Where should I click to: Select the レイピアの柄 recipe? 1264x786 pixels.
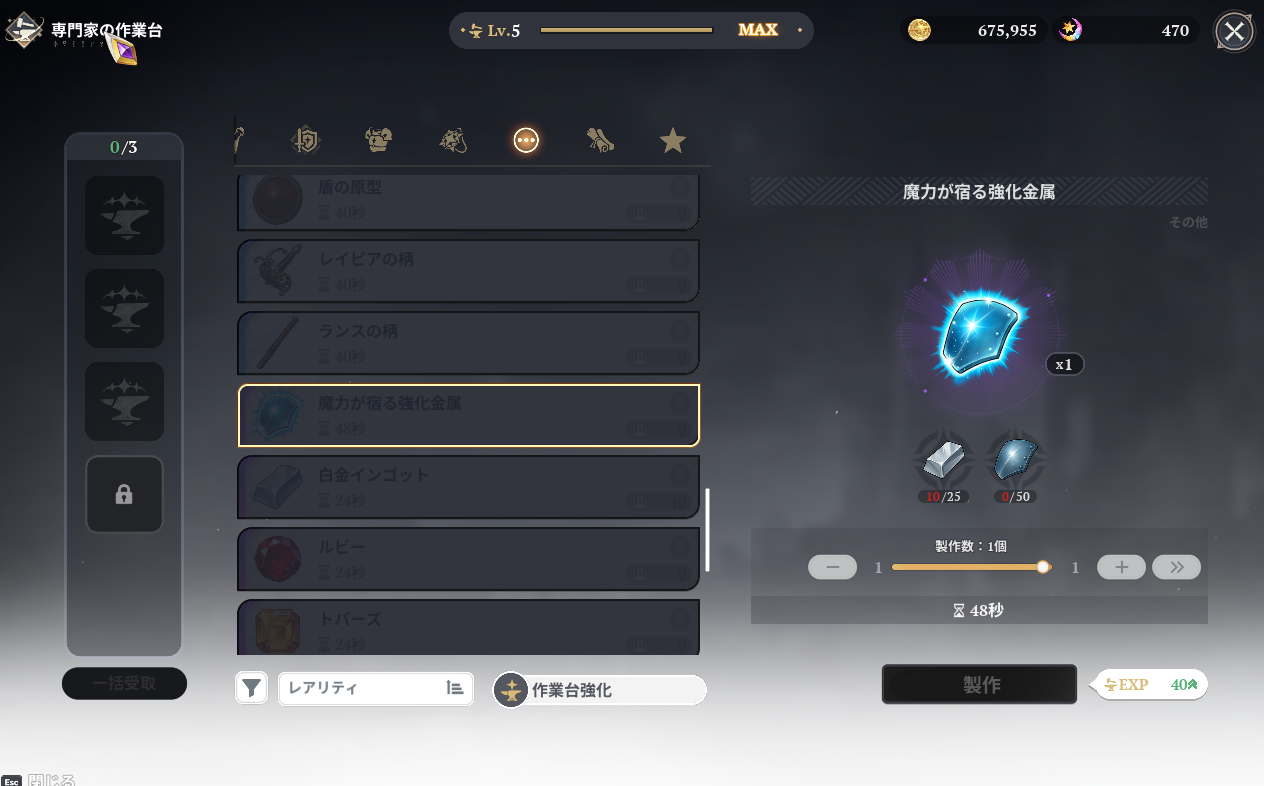point(468,271)
